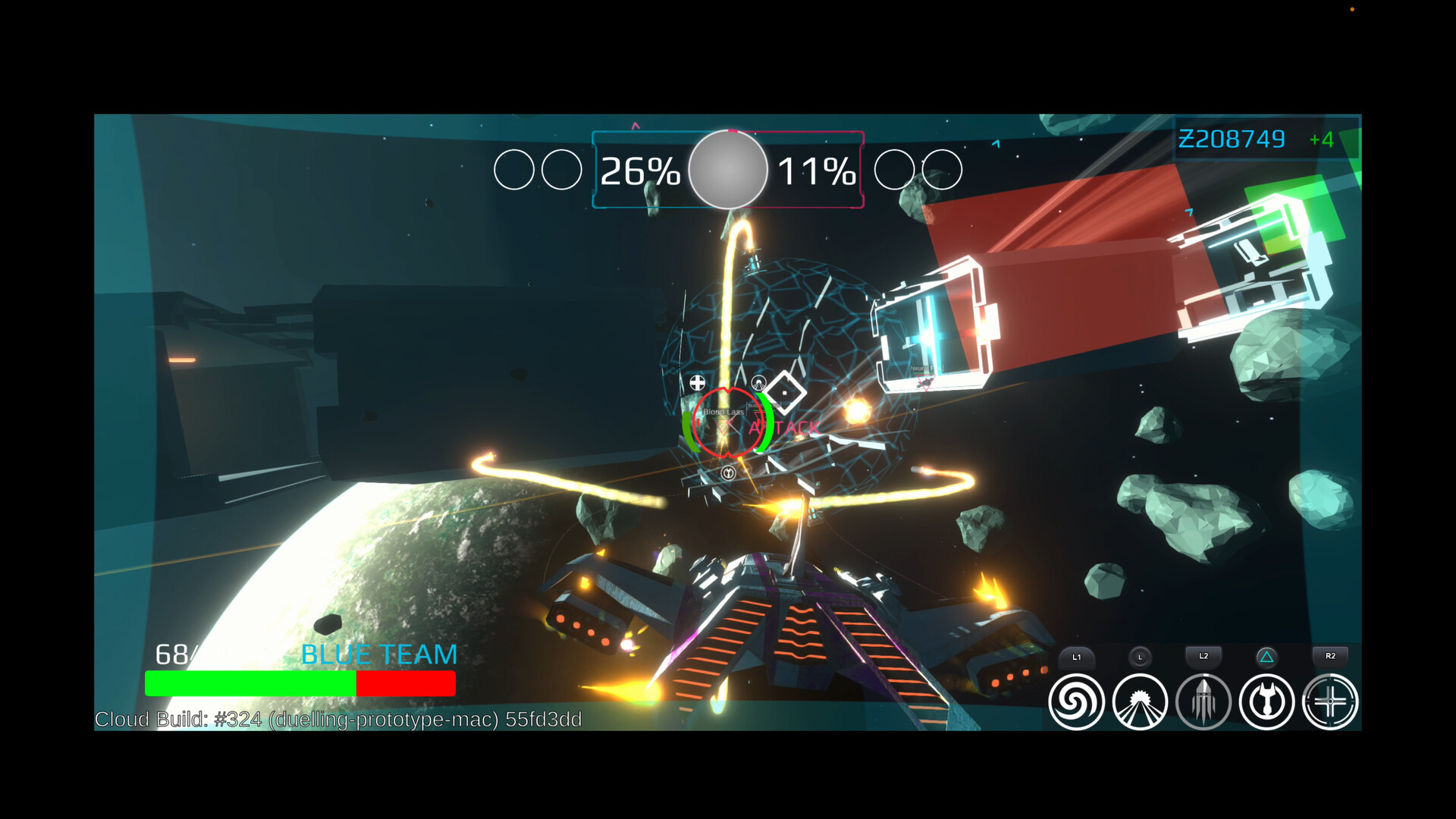Fire the rocket weapon icon
1456x819 pixels.
[1203, 702]
